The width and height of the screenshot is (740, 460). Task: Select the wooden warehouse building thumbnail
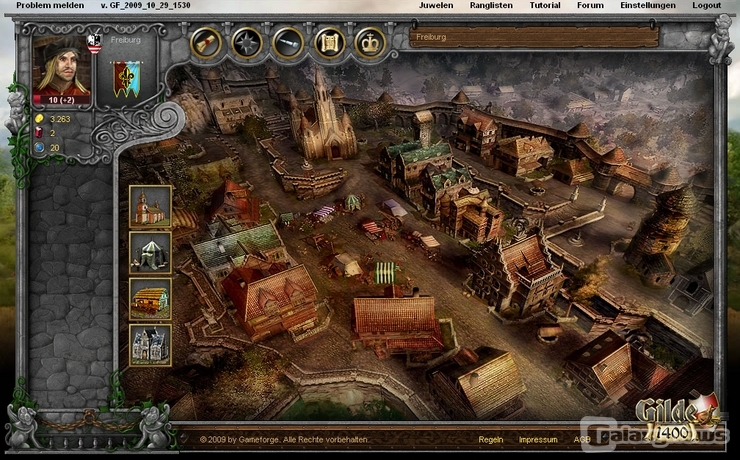tap(150, 298)
